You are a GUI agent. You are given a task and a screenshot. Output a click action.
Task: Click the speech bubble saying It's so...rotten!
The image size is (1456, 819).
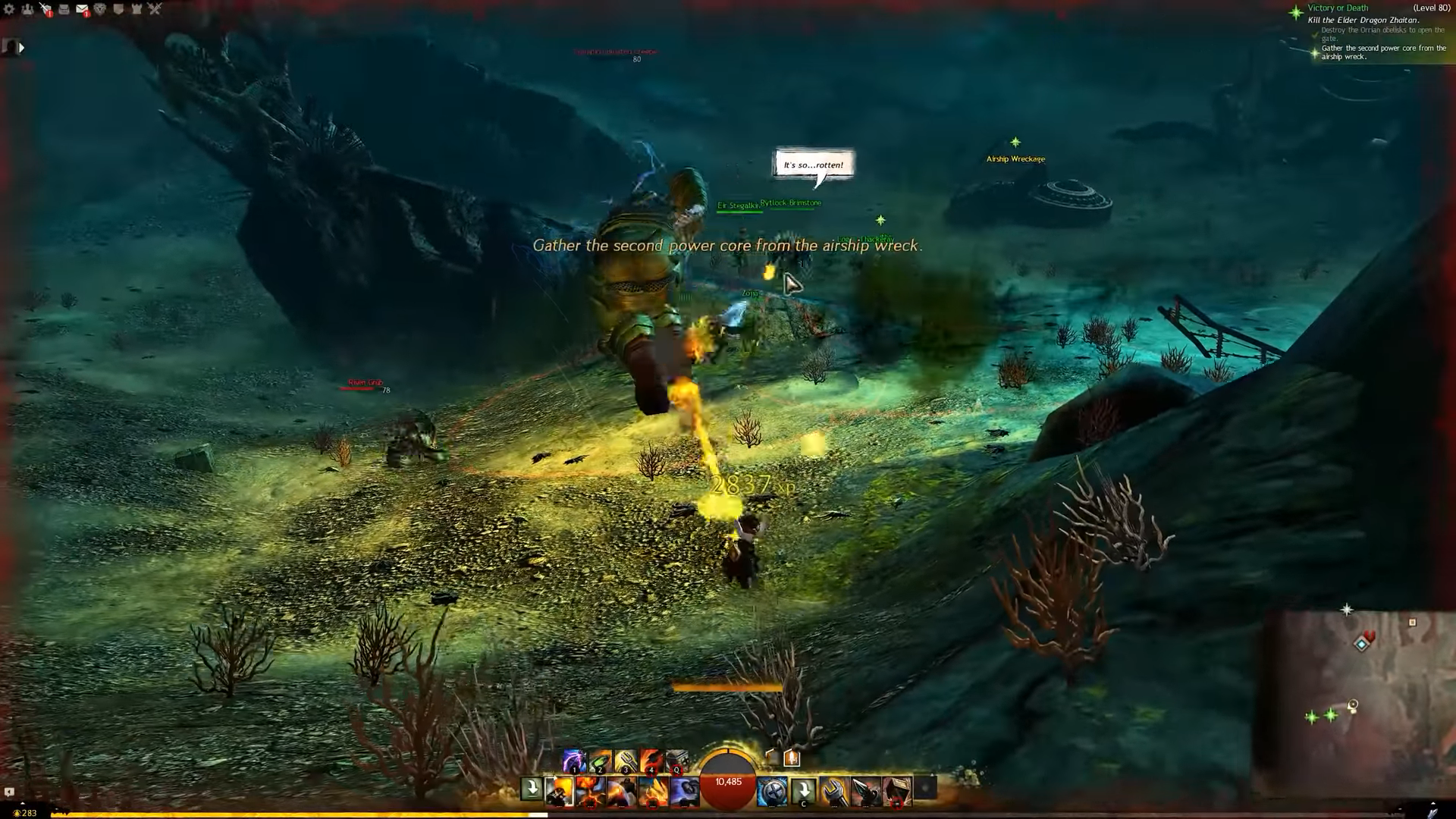point(813,165)
